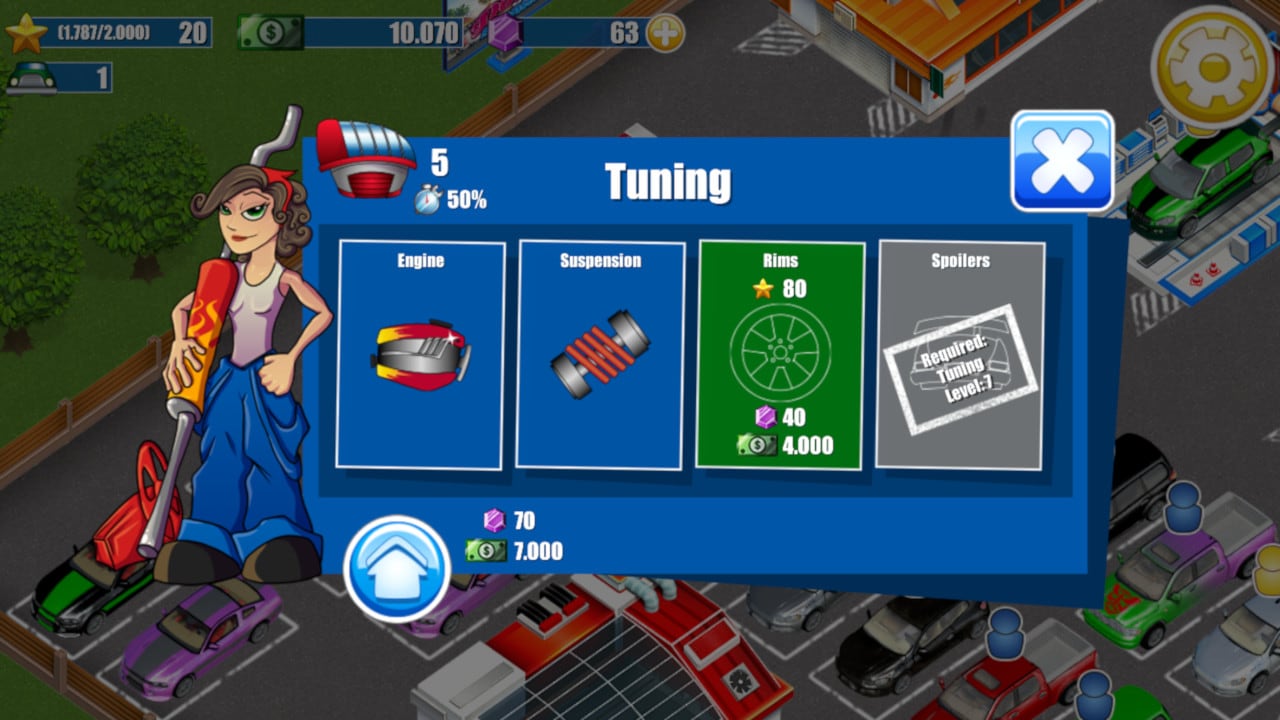This screenshot has width=1280, height=720.
Task: Click the star cost on Rims card
Action: [x=780, y=287]
